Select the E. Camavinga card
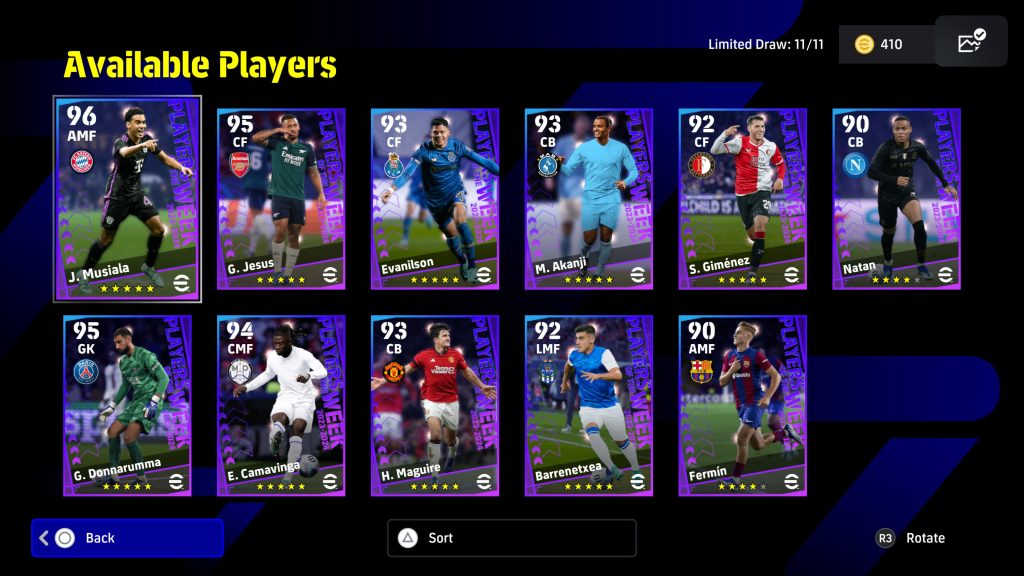1024x576 pixels. click(x=281, y=406)
